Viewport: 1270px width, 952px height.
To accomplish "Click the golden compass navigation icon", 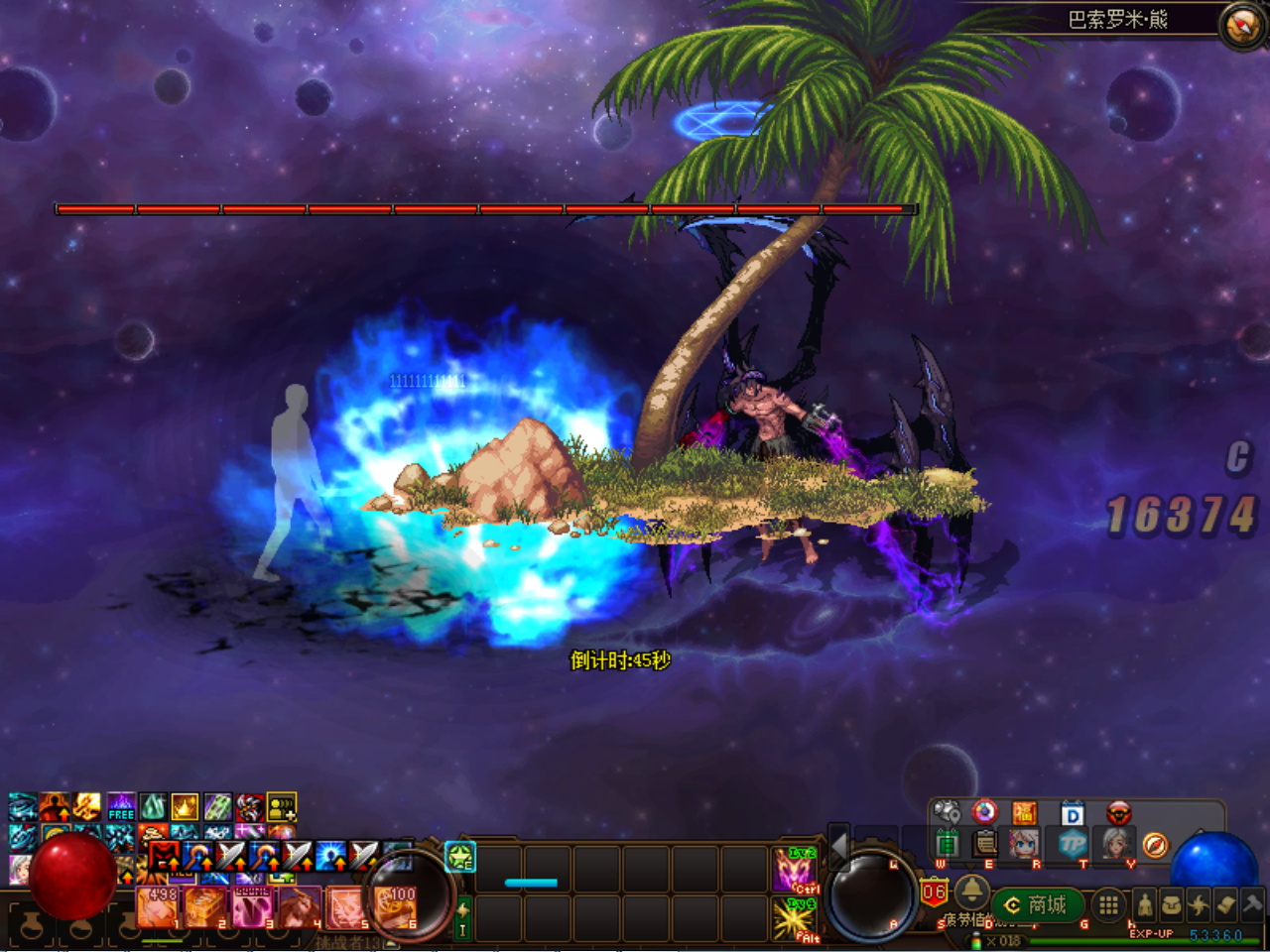I will coord(1156,845).
